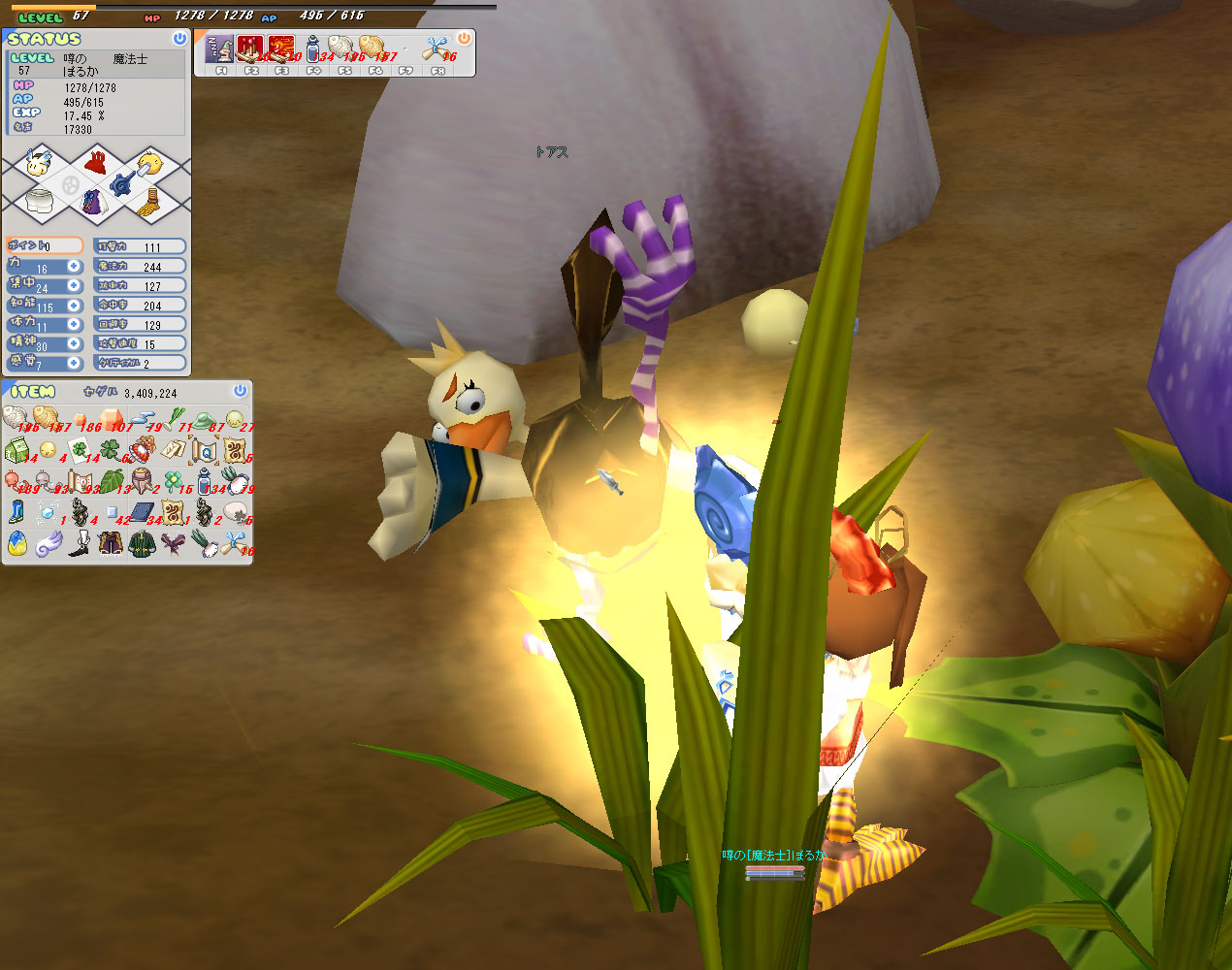Activate the sleeping-elf rest skill on the hotbar
1232x970 pixels.
click(x=220, y=48)
